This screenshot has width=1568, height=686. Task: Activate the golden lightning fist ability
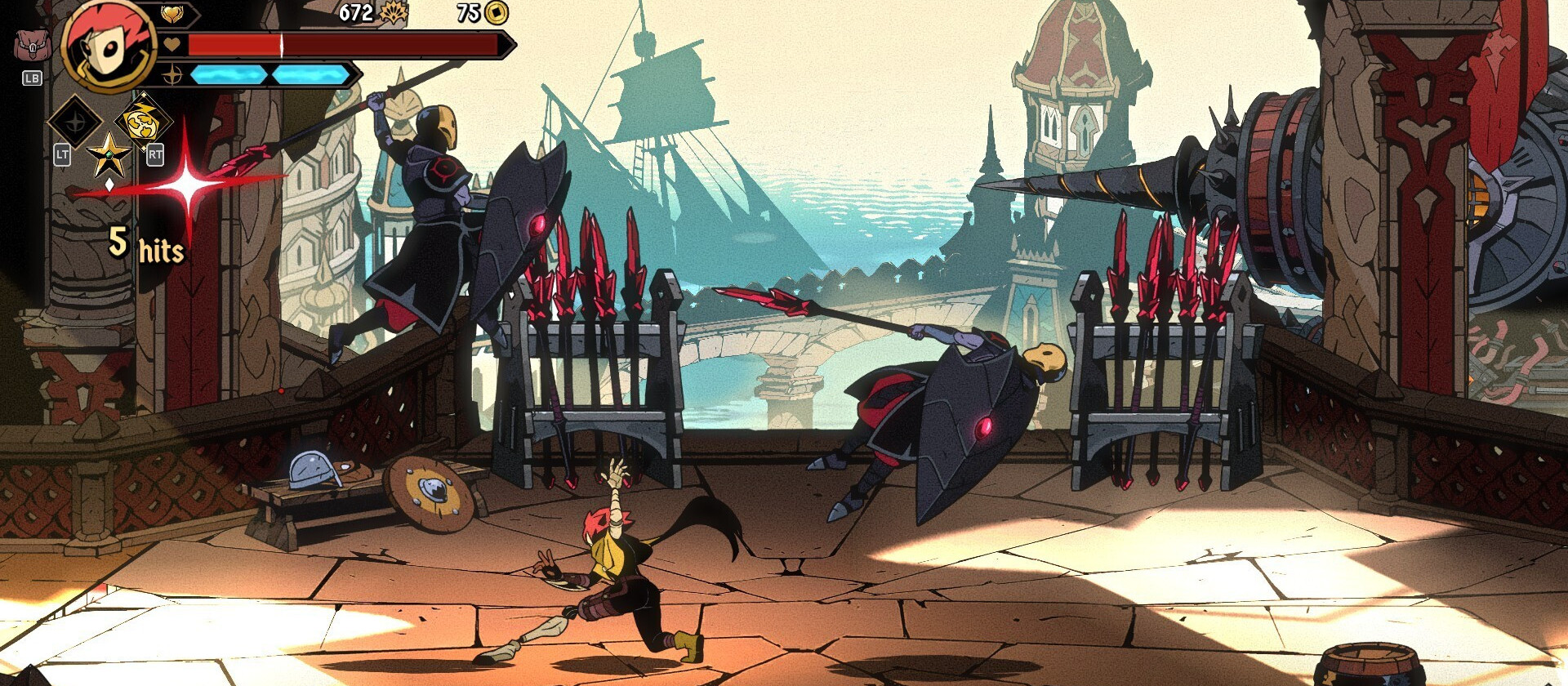(143, 121)
